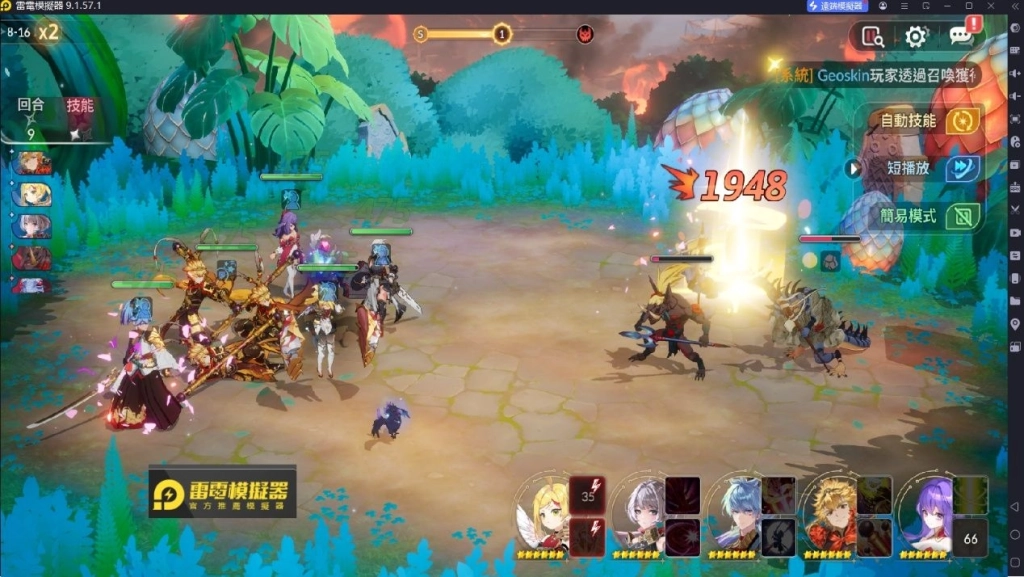Switch to the 回合 turn tab
The width and height of the screenshot is (1024, 577).
click(x=31, y=105)
